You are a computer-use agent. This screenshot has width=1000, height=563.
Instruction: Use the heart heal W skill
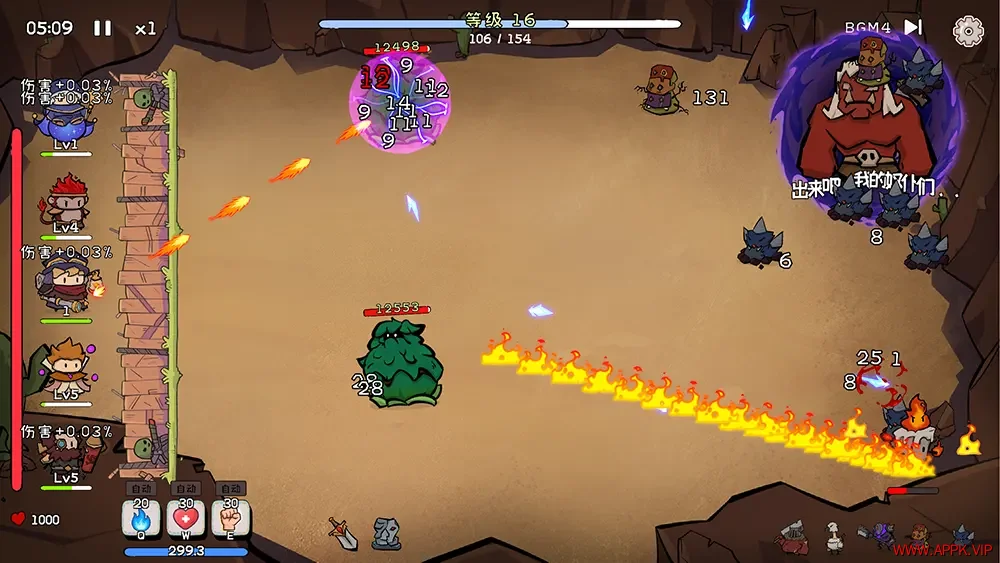tap(186, 518)
